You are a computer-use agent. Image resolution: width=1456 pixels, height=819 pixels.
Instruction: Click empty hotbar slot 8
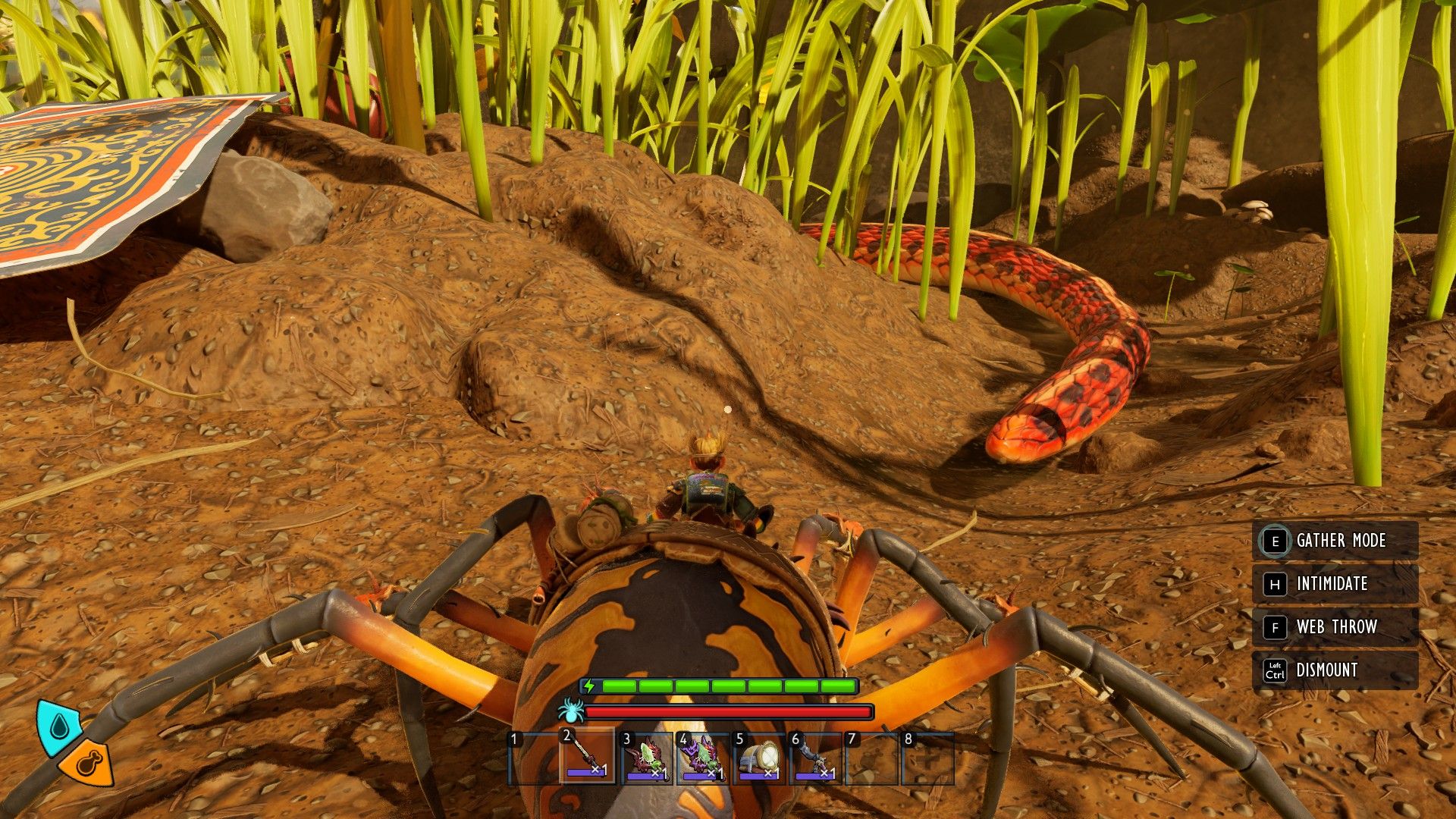coord(930,758)
